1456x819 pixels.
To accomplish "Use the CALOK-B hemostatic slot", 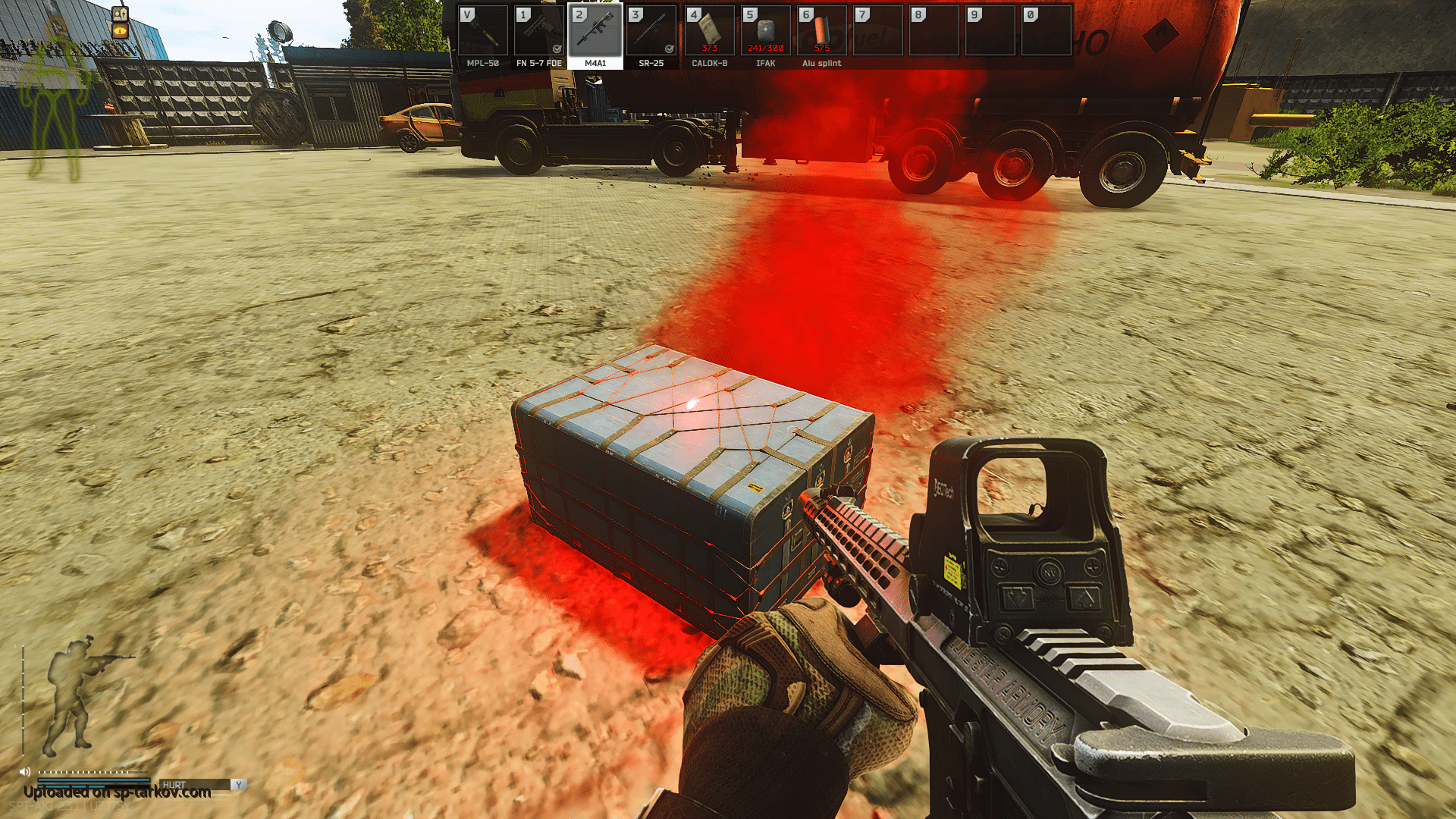I will point(709,32).
